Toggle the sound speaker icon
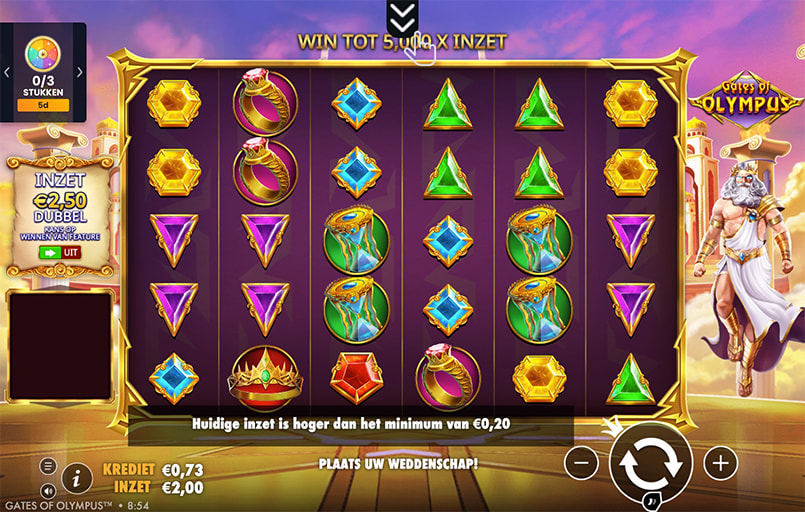 48,490
